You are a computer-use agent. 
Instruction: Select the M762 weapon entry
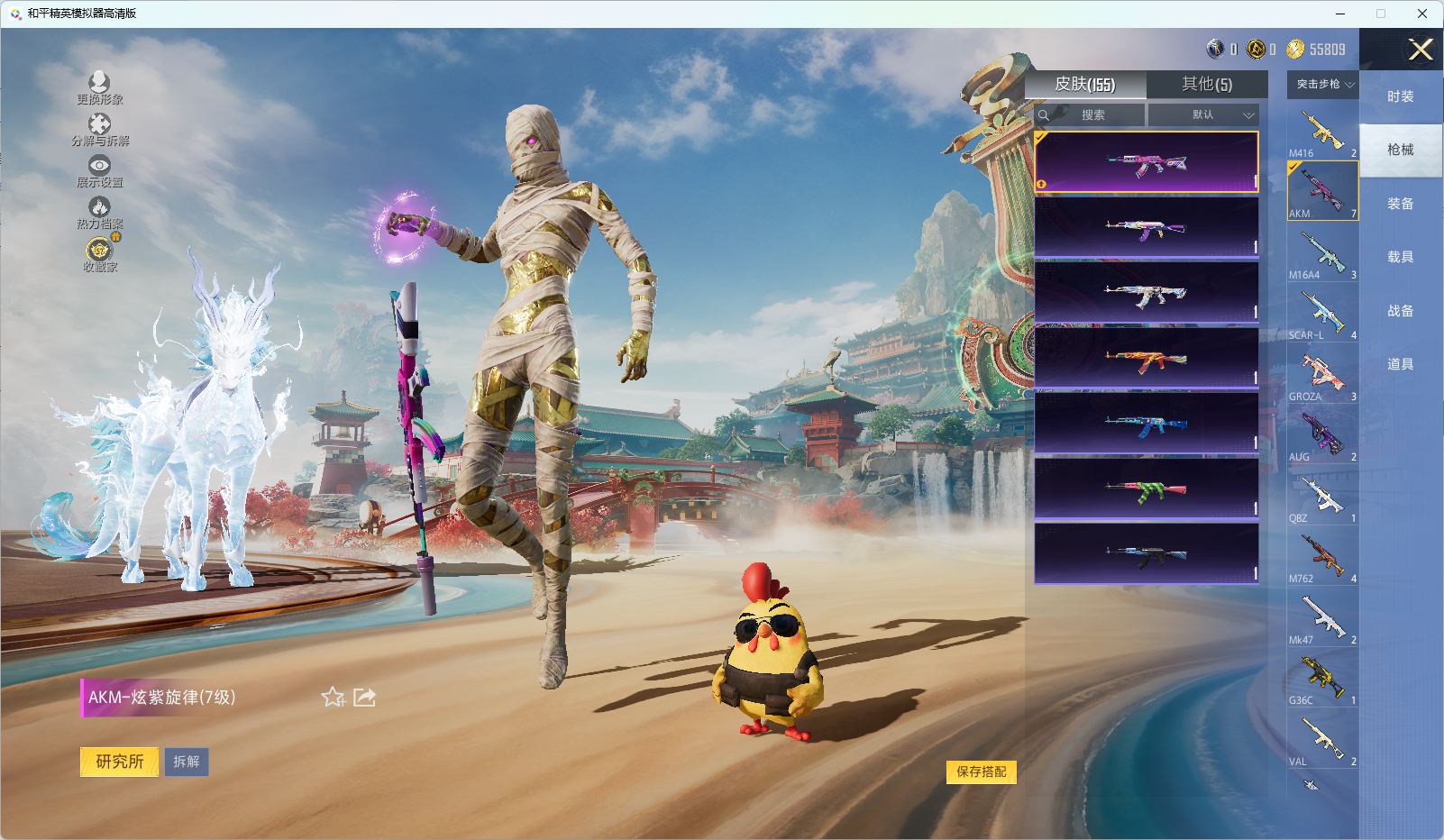[x=1322, y=557]
